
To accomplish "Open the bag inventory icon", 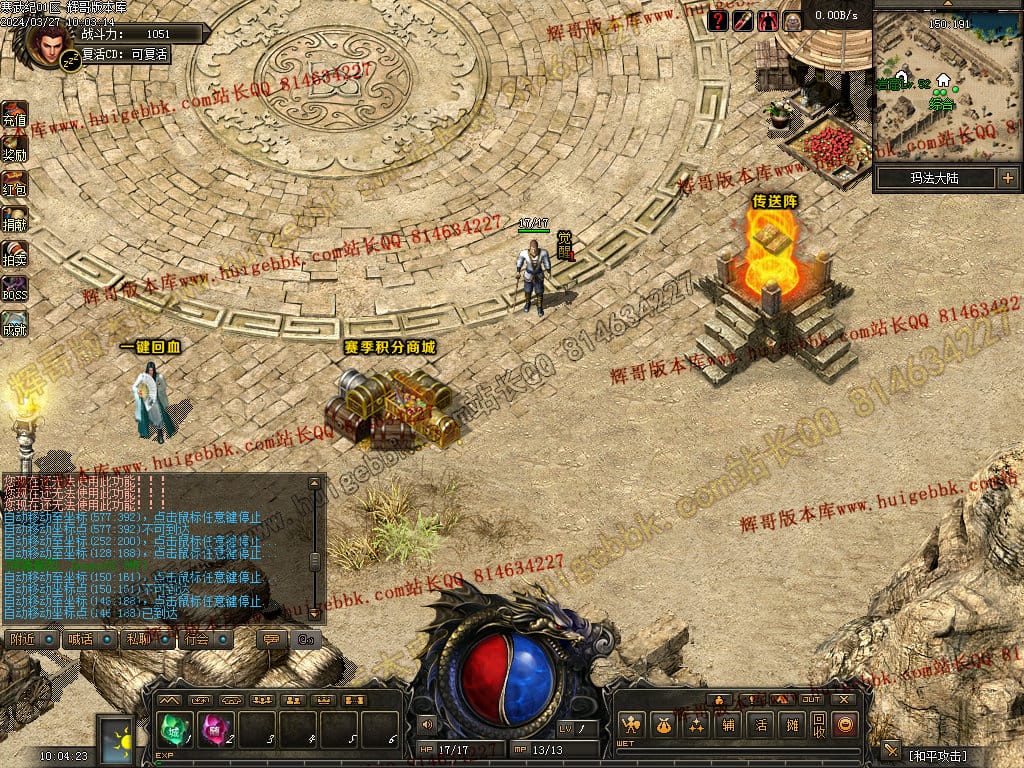I will (662, 725).
